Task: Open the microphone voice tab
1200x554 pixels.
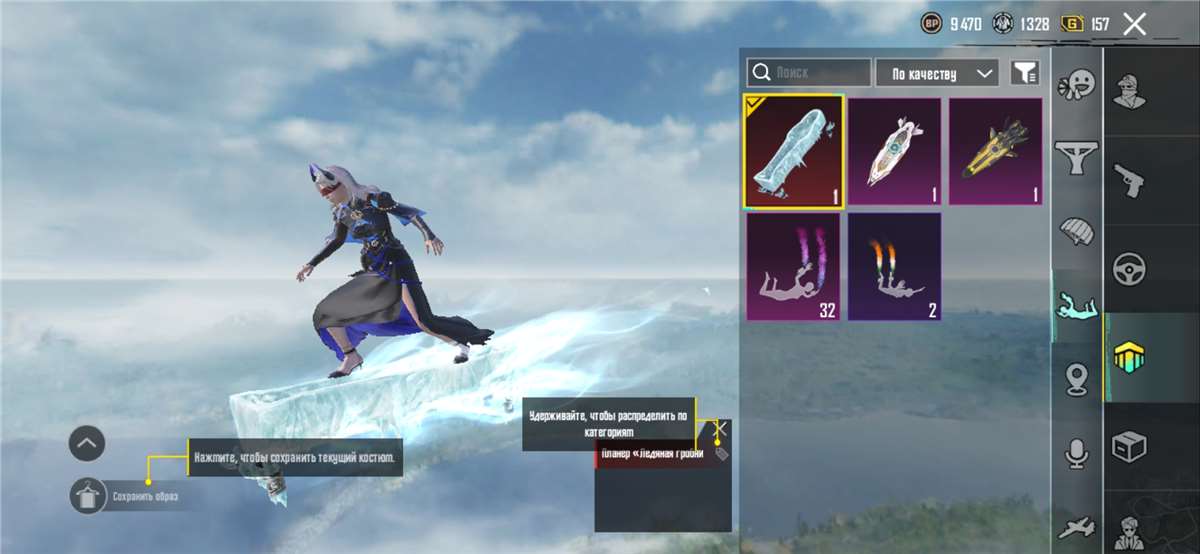Action: pyautogui.click(x=1077, y=454)
